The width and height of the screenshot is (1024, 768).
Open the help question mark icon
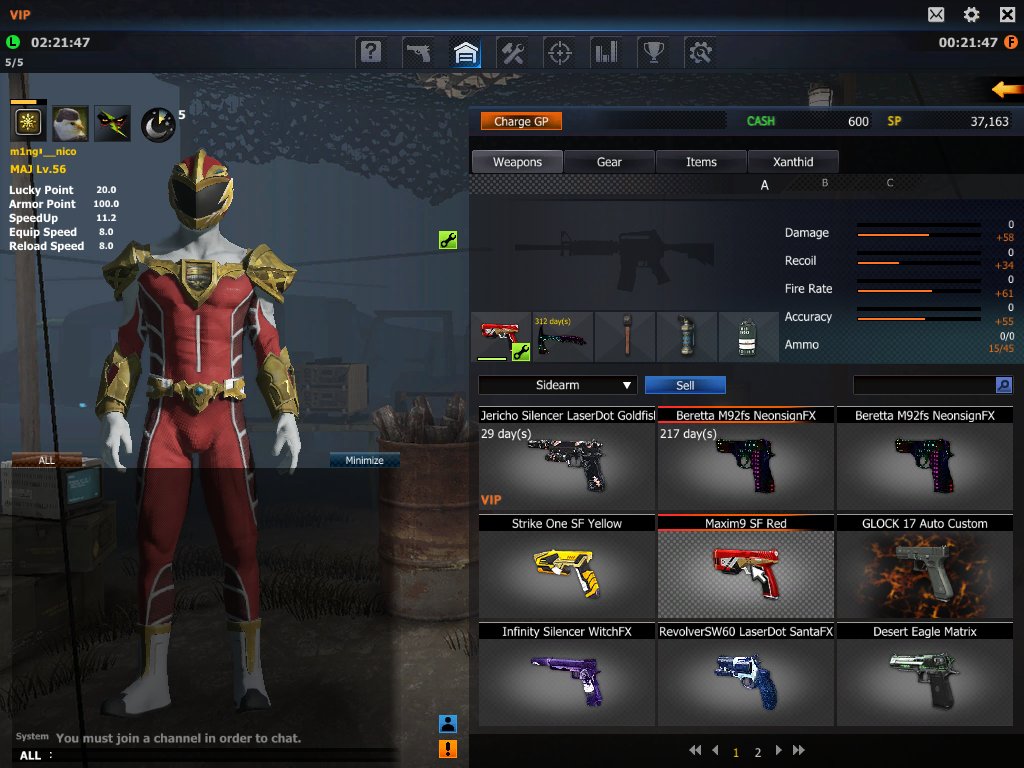[371, 52]
